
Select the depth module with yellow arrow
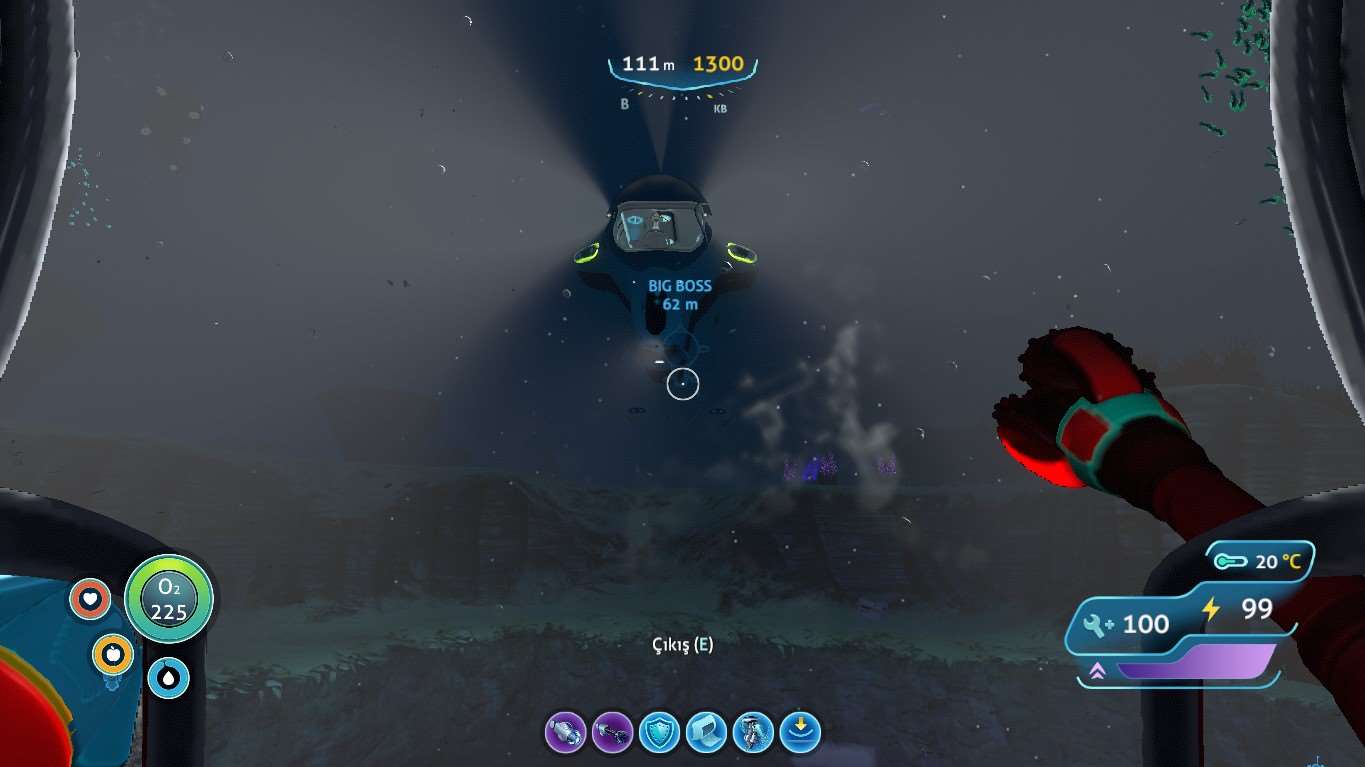[x=800, y=733]
